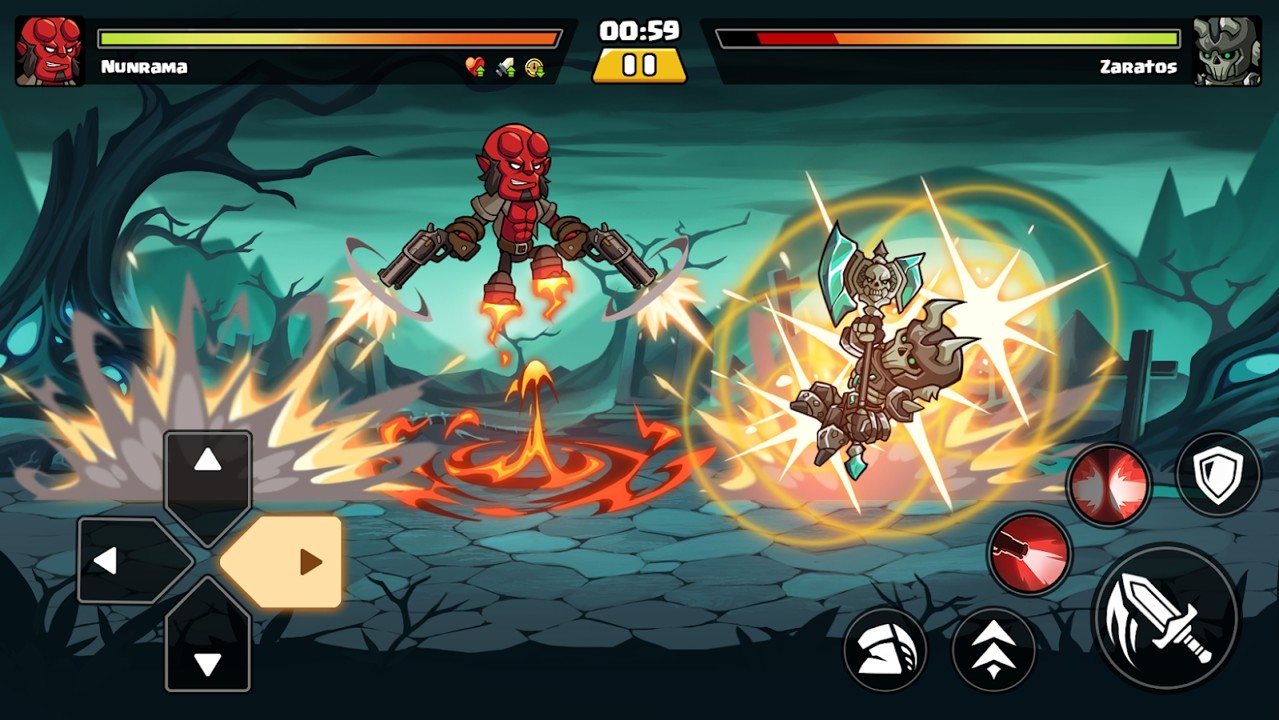This screenshot has width=1279, height=720.
Task: Inspect the clock cooldown-reduction buff icon
Action: 535,67
